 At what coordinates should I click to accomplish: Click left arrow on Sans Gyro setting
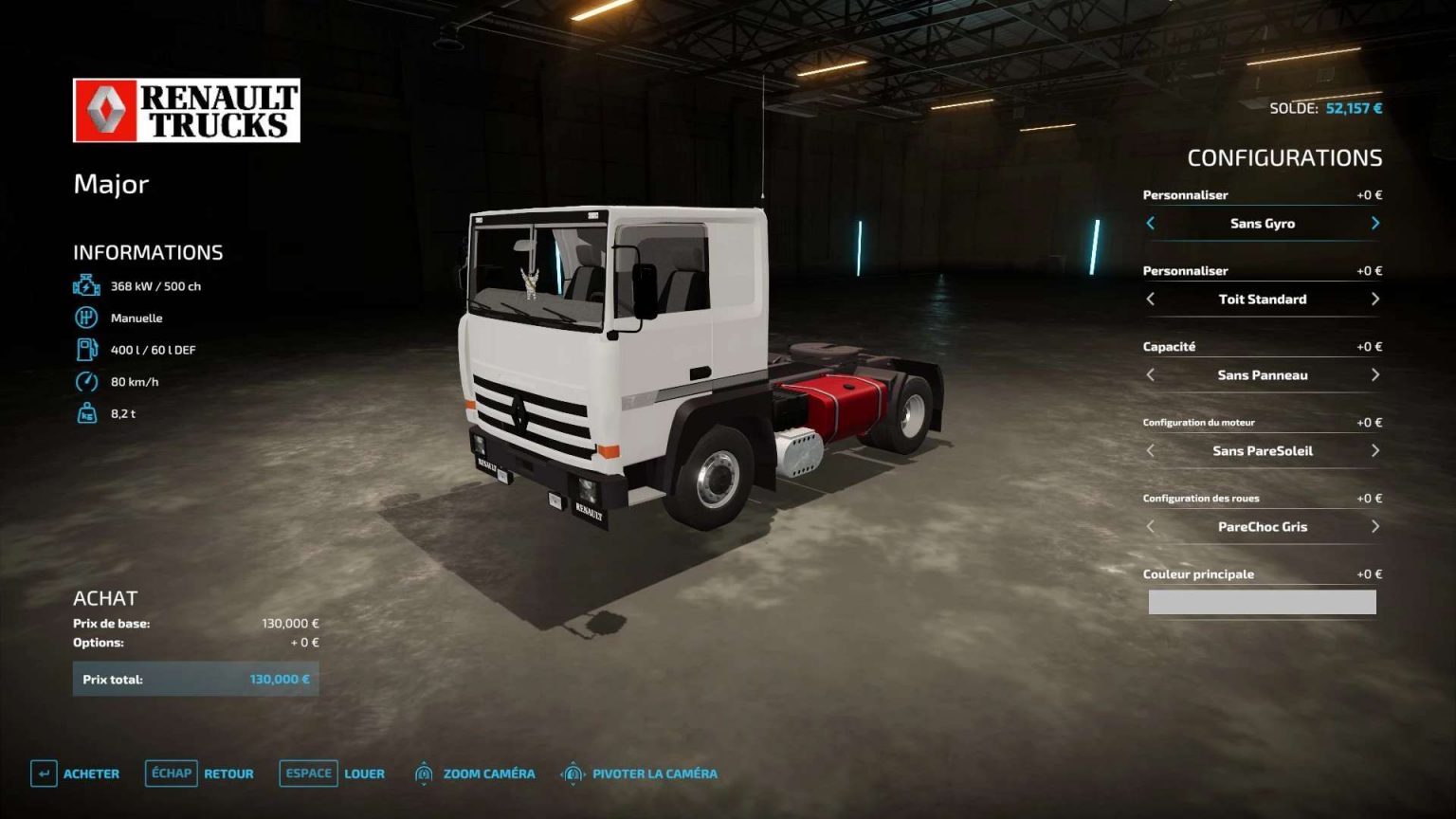(1149, 224)
